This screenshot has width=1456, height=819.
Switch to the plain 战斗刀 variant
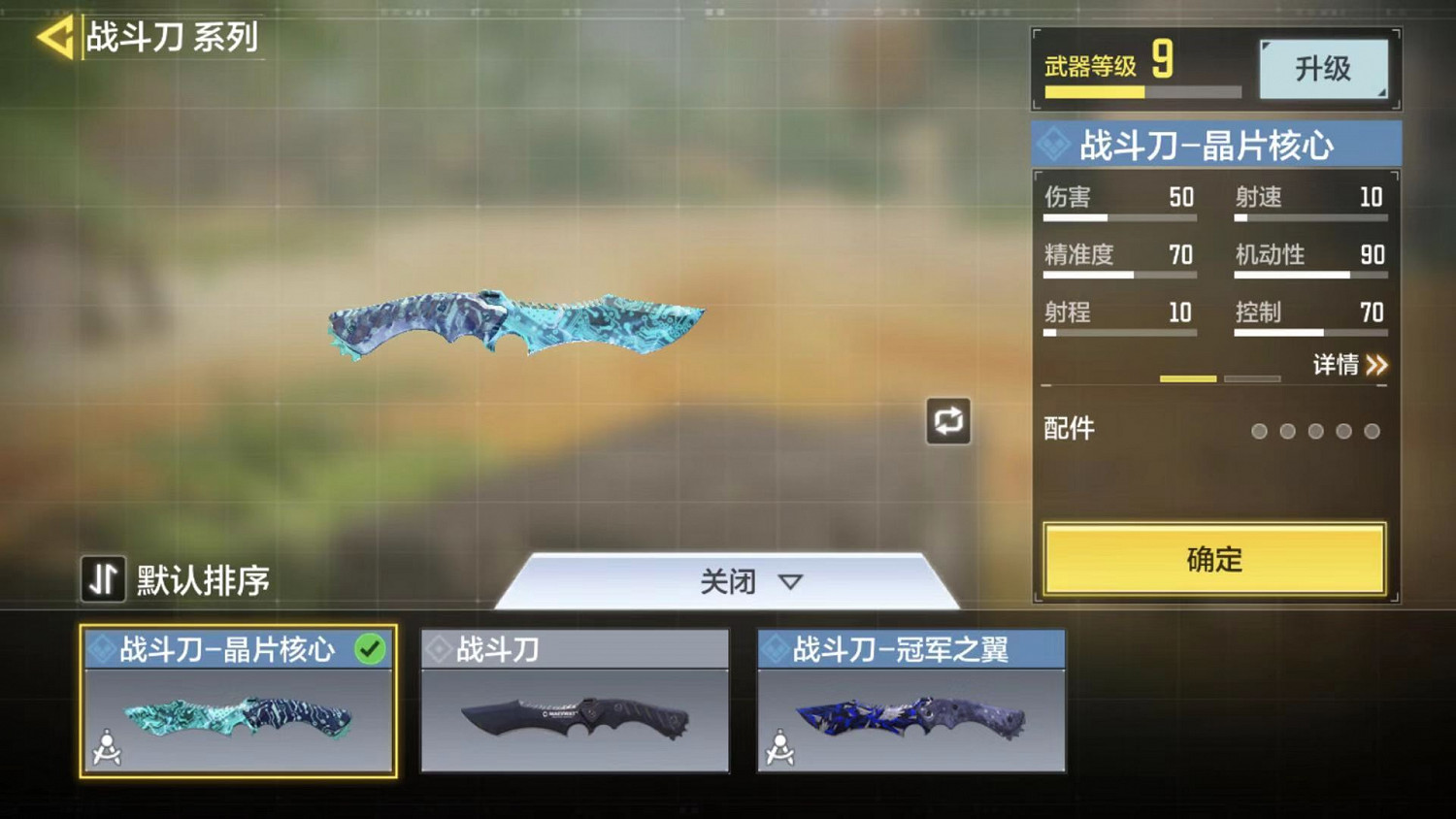click(x=575, y=702)
